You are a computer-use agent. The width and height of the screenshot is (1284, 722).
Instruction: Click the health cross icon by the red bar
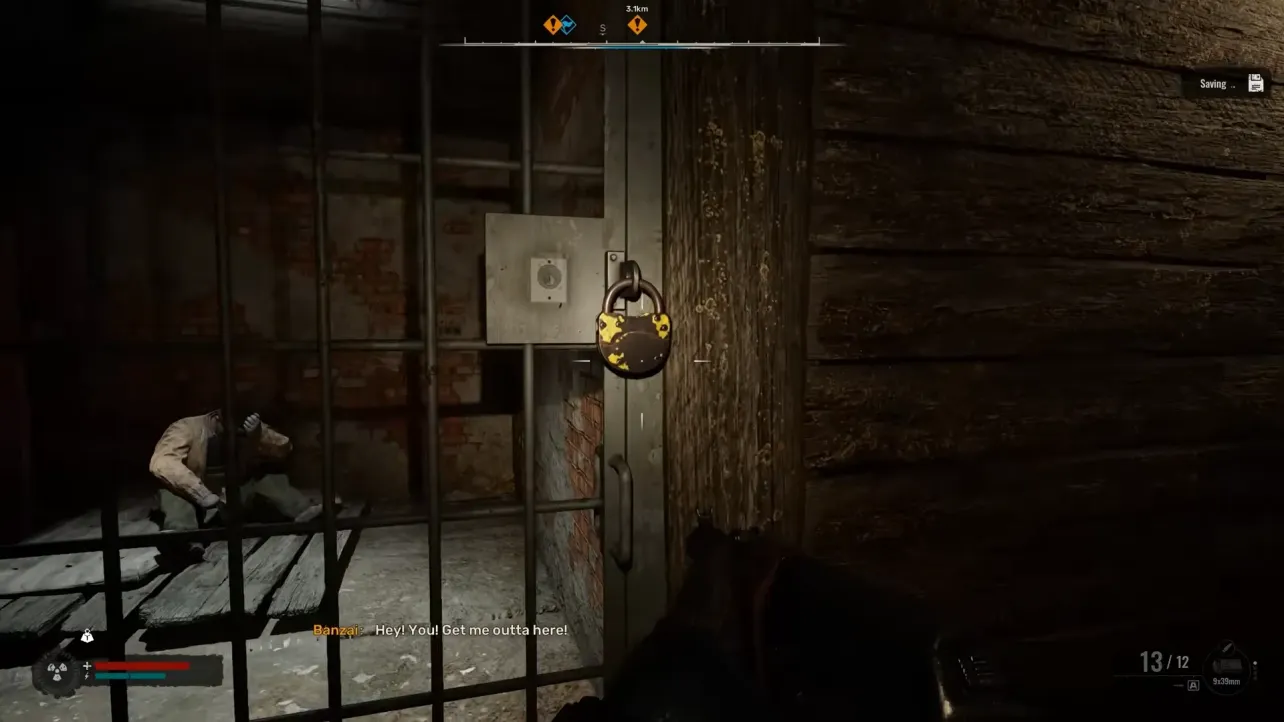(x=87, y=665)
